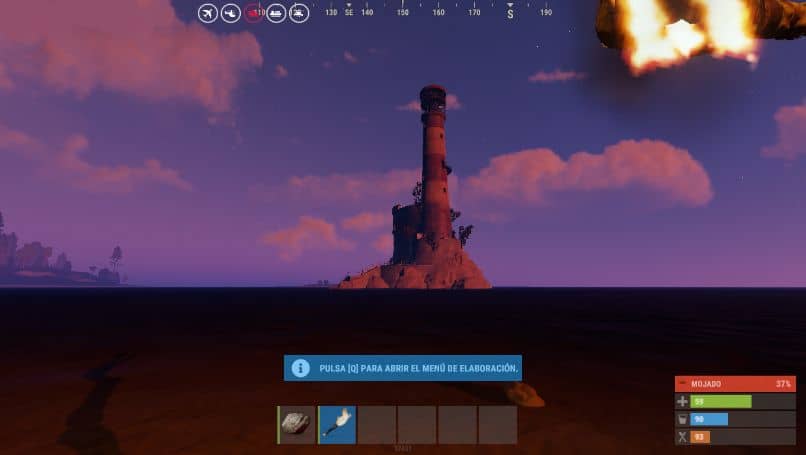Click the blue info icon on the crafting tip

click(300, 368)
